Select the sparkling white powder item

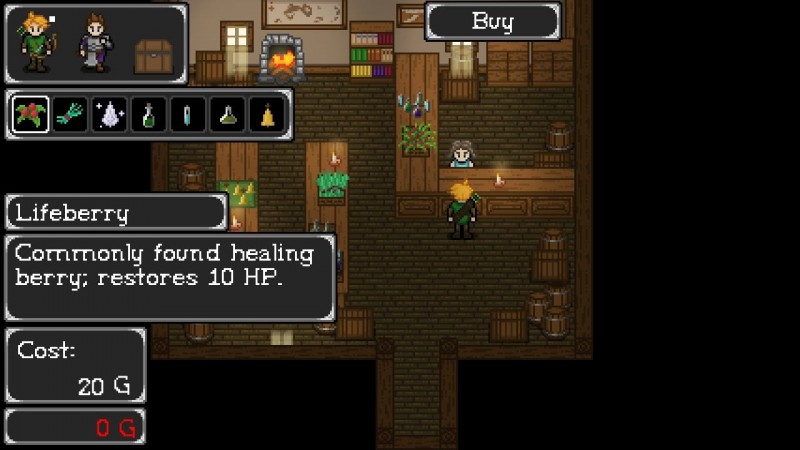(109, 115)
